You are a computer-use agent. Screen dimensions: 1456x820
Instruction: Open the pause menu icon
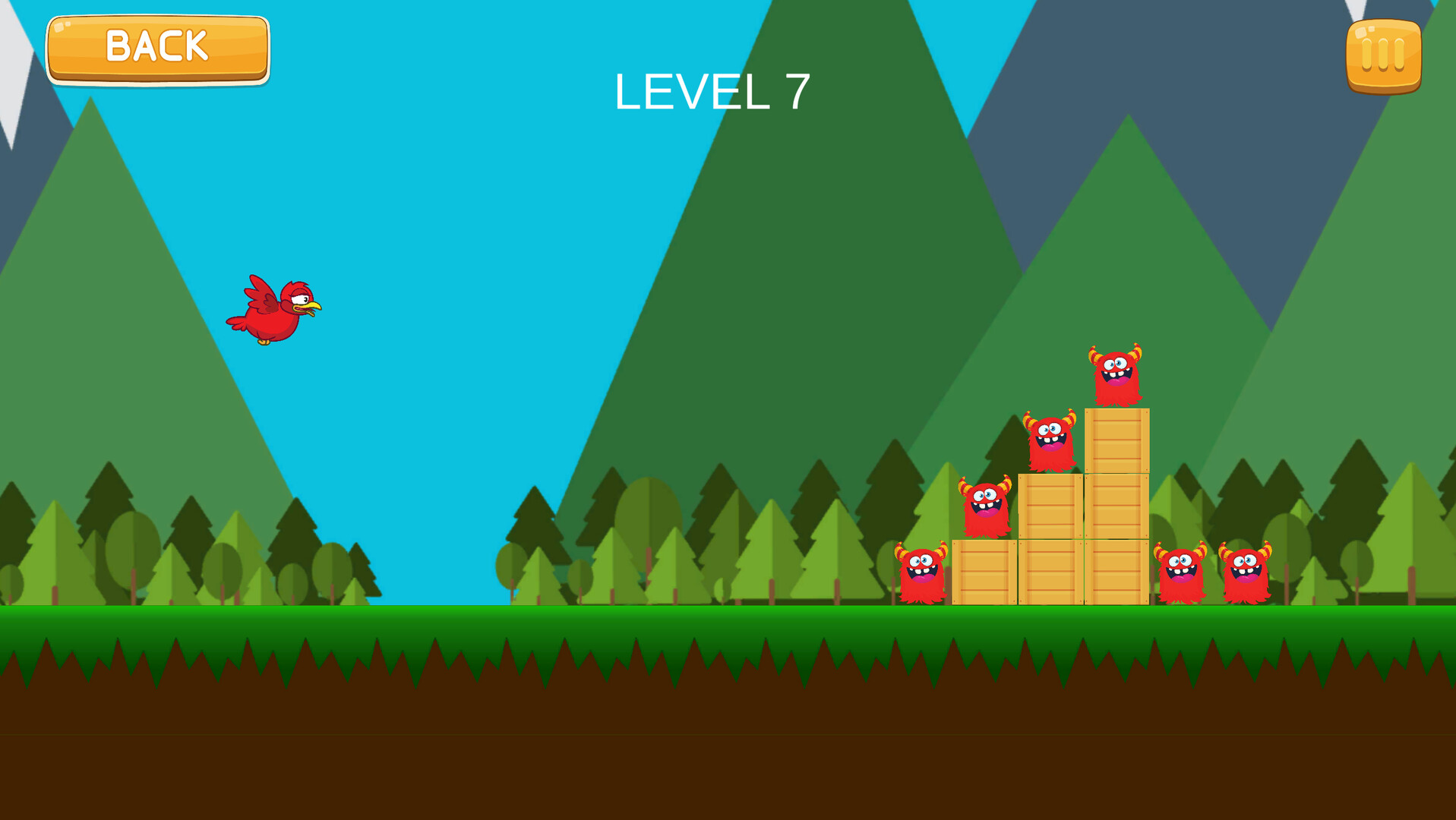pyautogui.click(x=1385, y=56)
